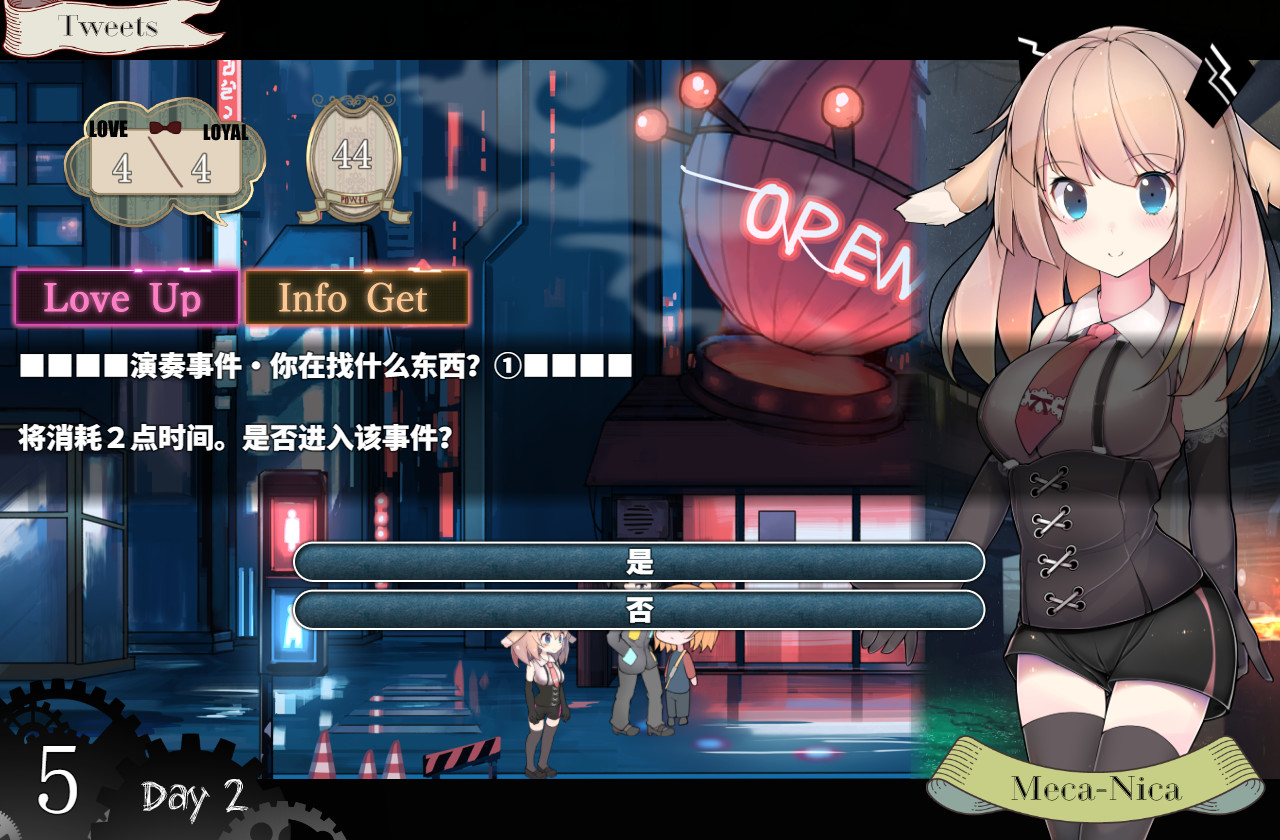Select 是 to enter the event
This screenshot has height=840, width=1280.
[x=640, y=563]
